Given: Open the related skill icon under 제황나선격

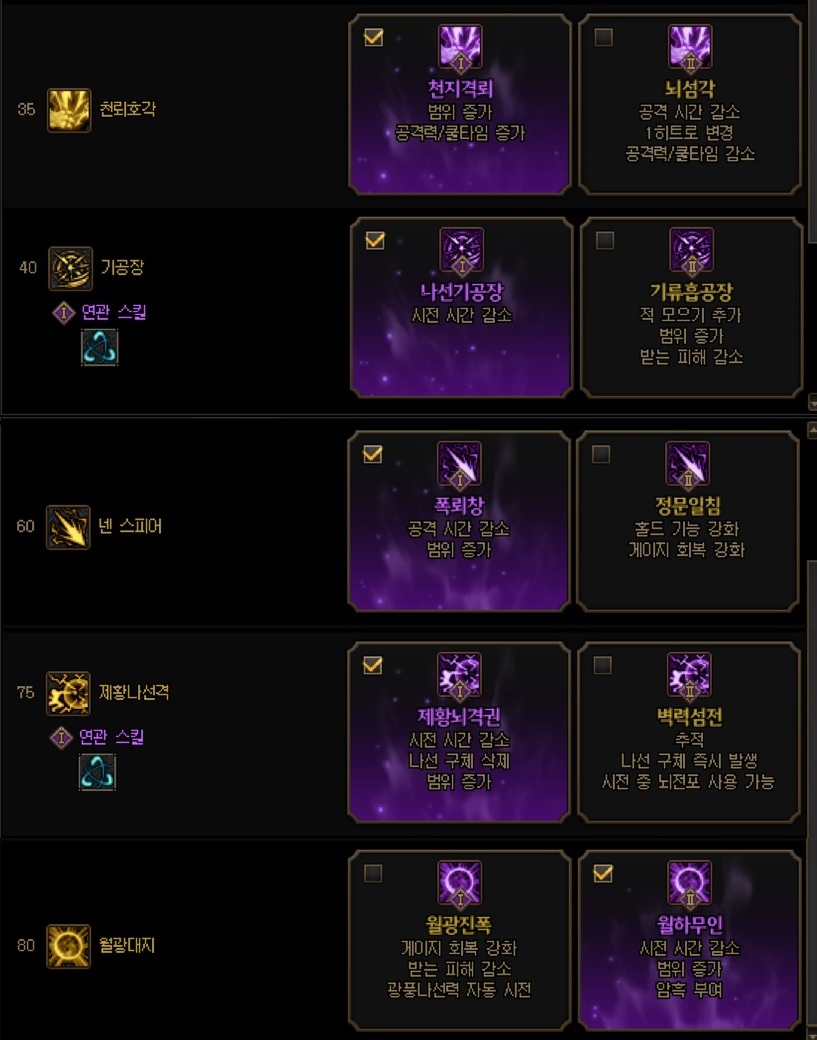Looking at the screenshot, I should (x=98, y=772).
